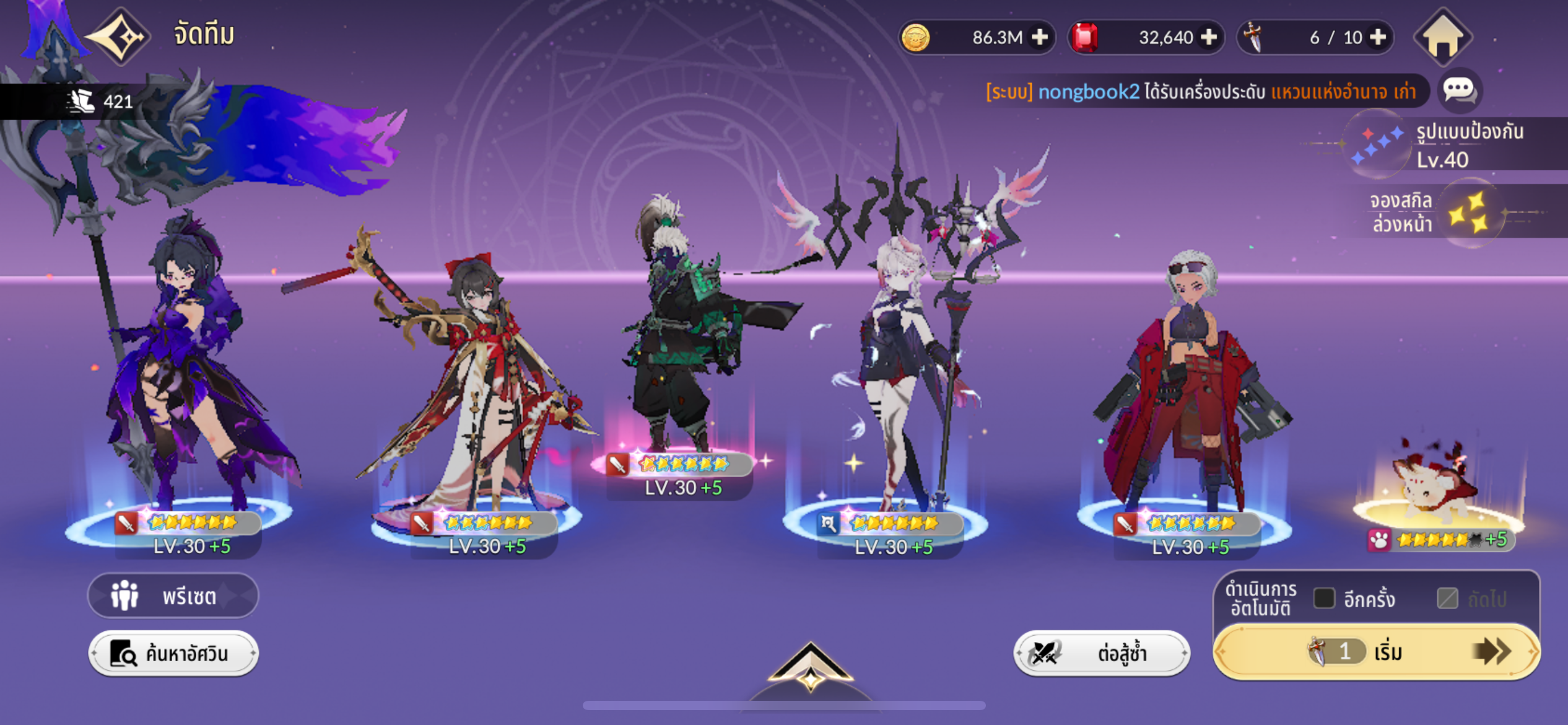
Task: Start the battle with เริ่ม button
Action: (x=1376, y=652)
